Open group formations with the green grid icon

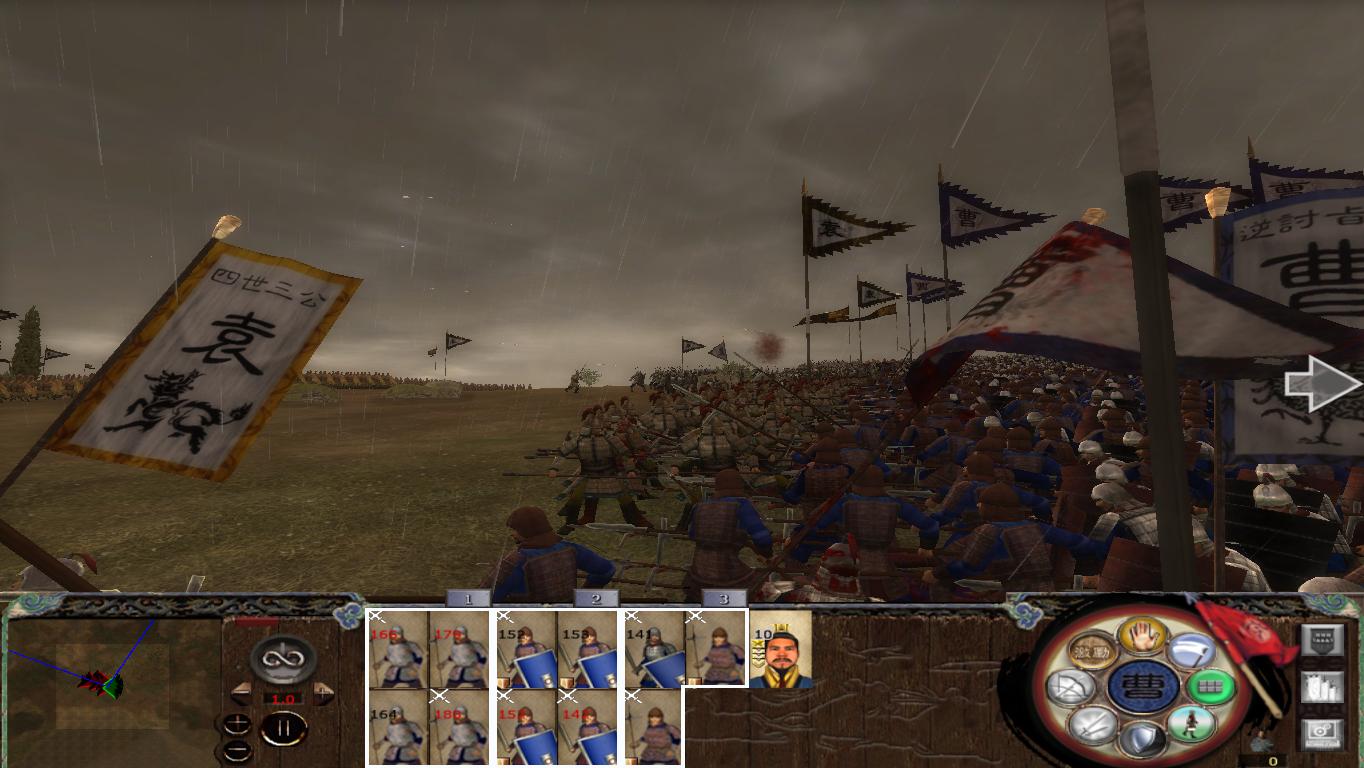point(1211,689)
